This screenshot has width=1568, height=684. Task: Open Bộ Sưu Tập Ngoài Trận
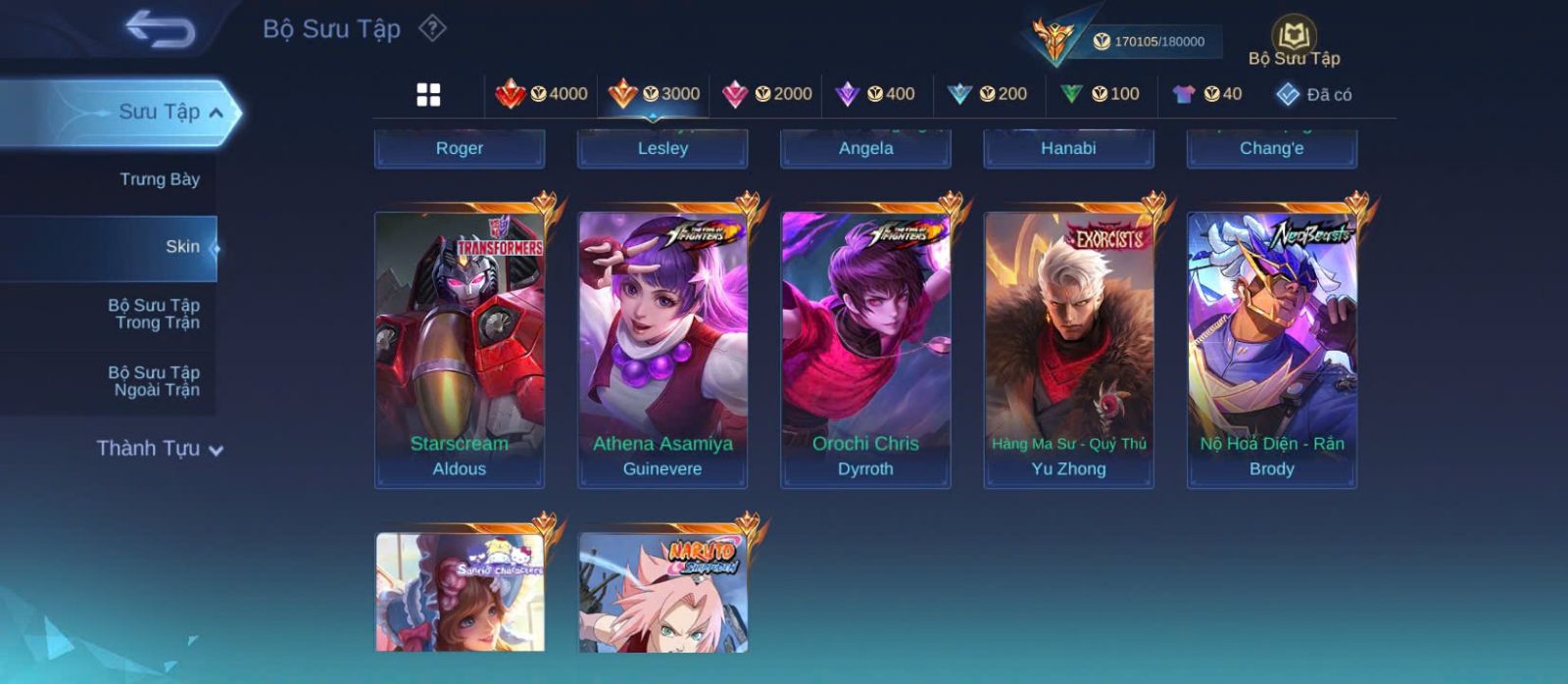[154, 381]
